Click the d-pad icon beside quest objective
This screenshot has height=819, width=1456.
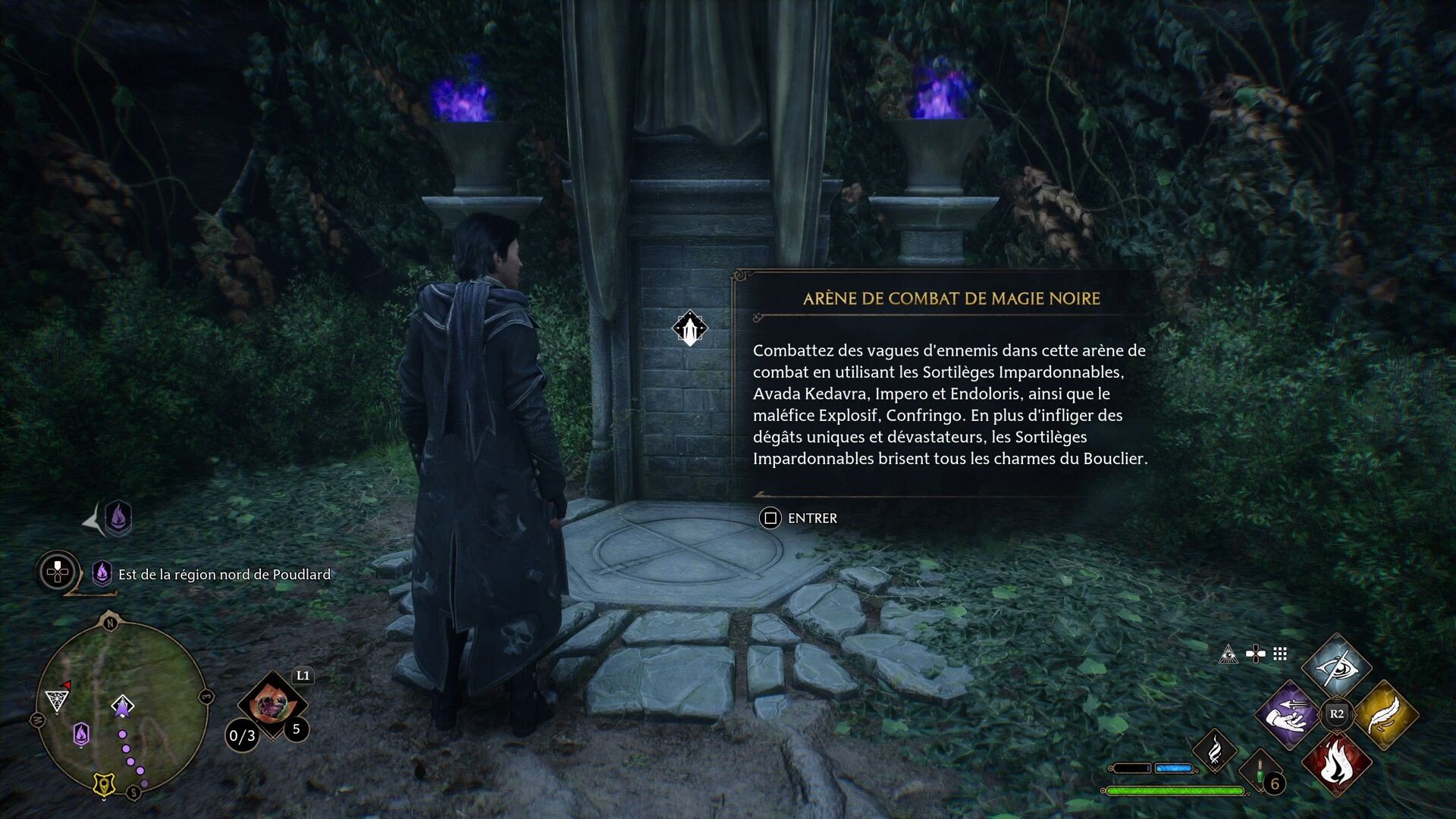[57, 573]
